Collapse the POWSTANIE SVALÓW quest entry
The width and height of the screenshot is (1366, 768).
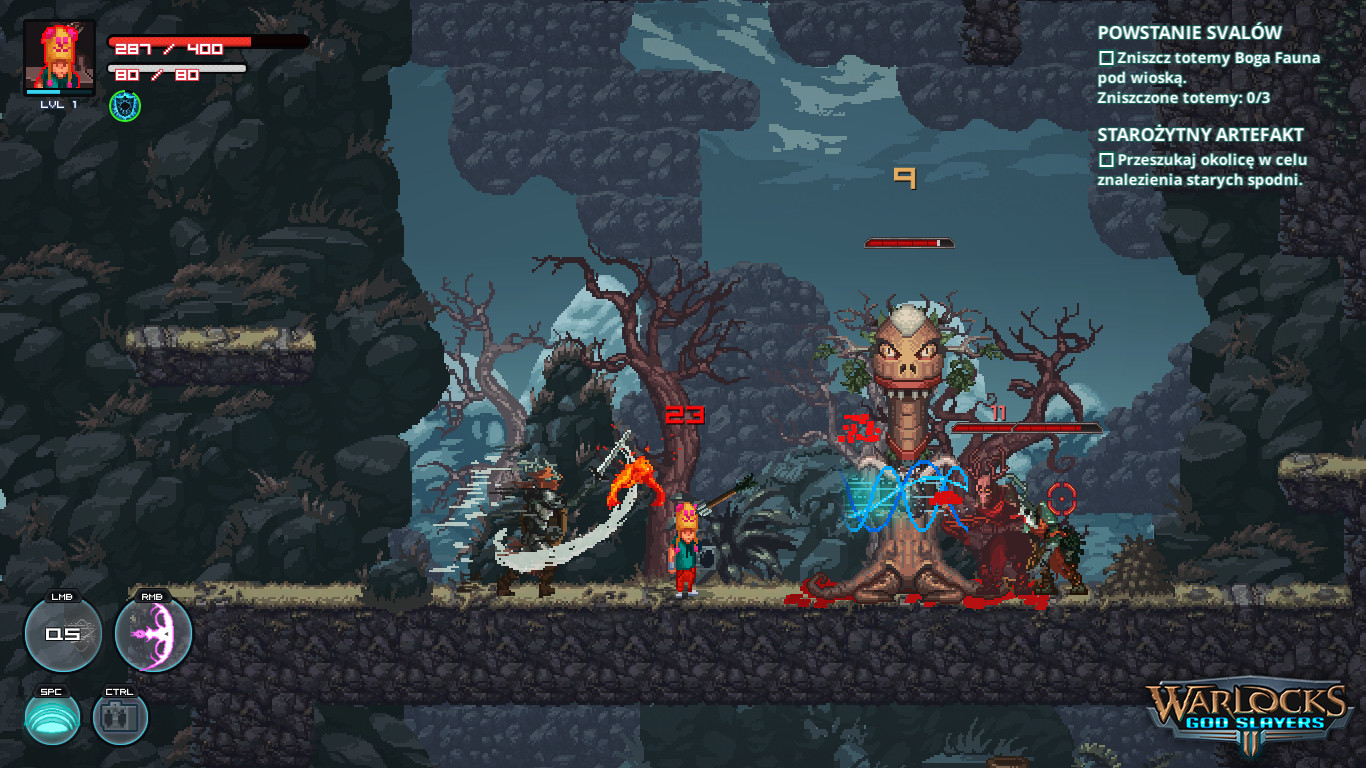(x=1189, y=32)
